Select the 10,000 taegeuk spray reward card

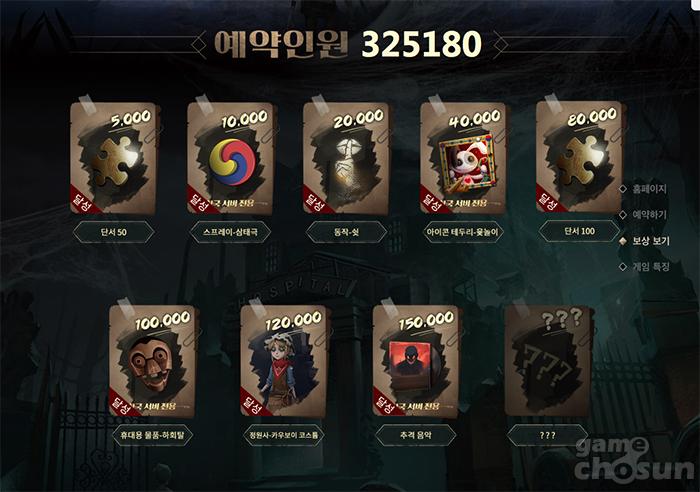(230, 158)
